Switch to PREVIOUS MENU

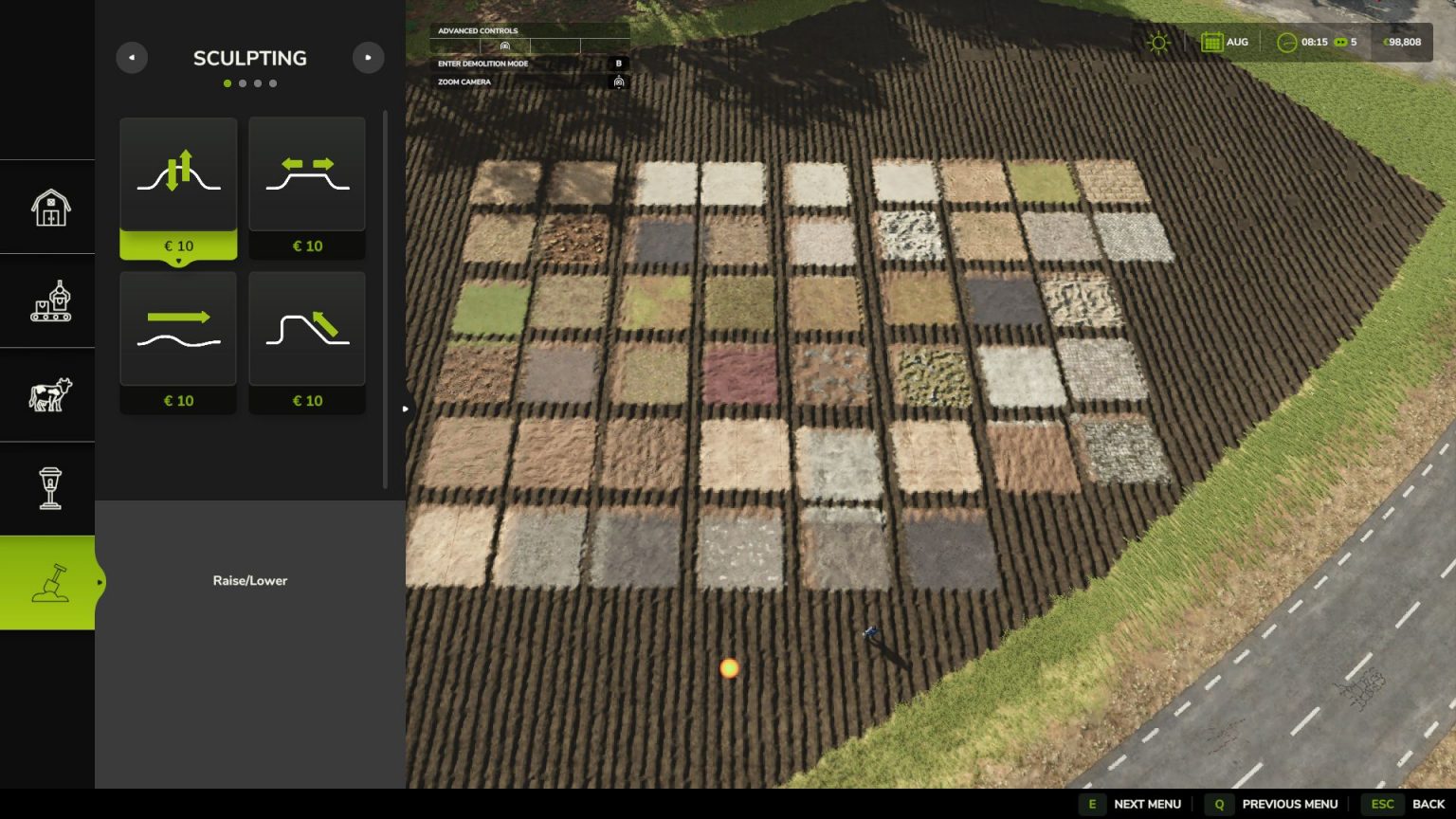click(1289, 803)
